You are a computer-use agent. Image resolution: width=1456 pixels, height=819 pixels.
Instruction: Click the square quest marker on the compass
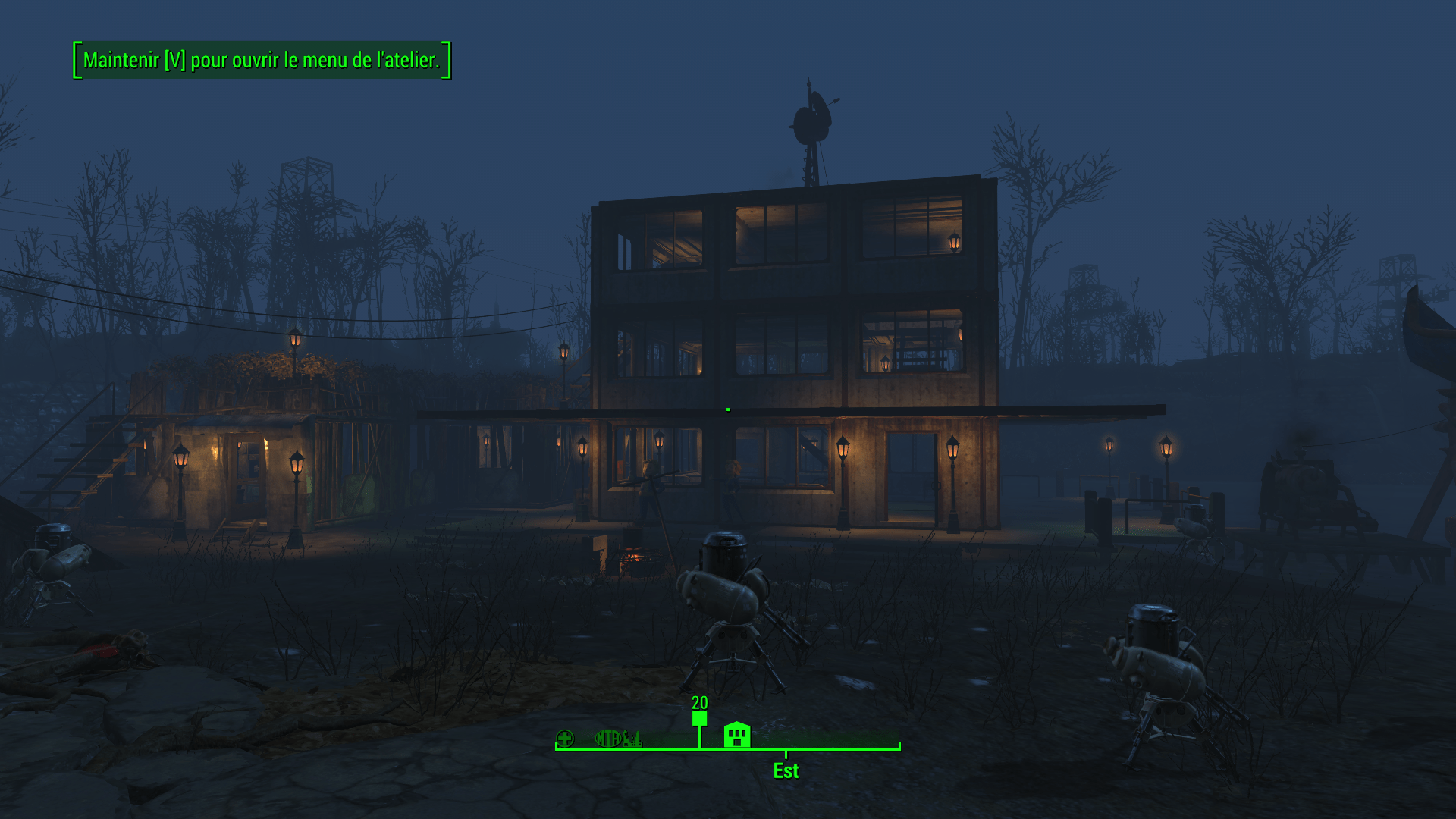pos(699,718)
